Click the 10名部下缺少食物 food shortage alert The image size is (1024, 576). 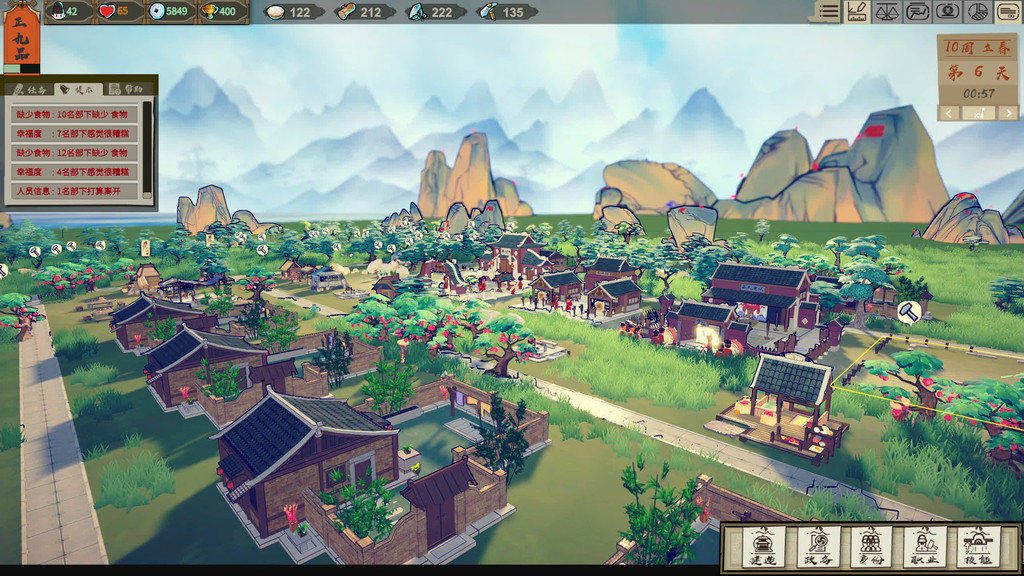tap(74, 114)
